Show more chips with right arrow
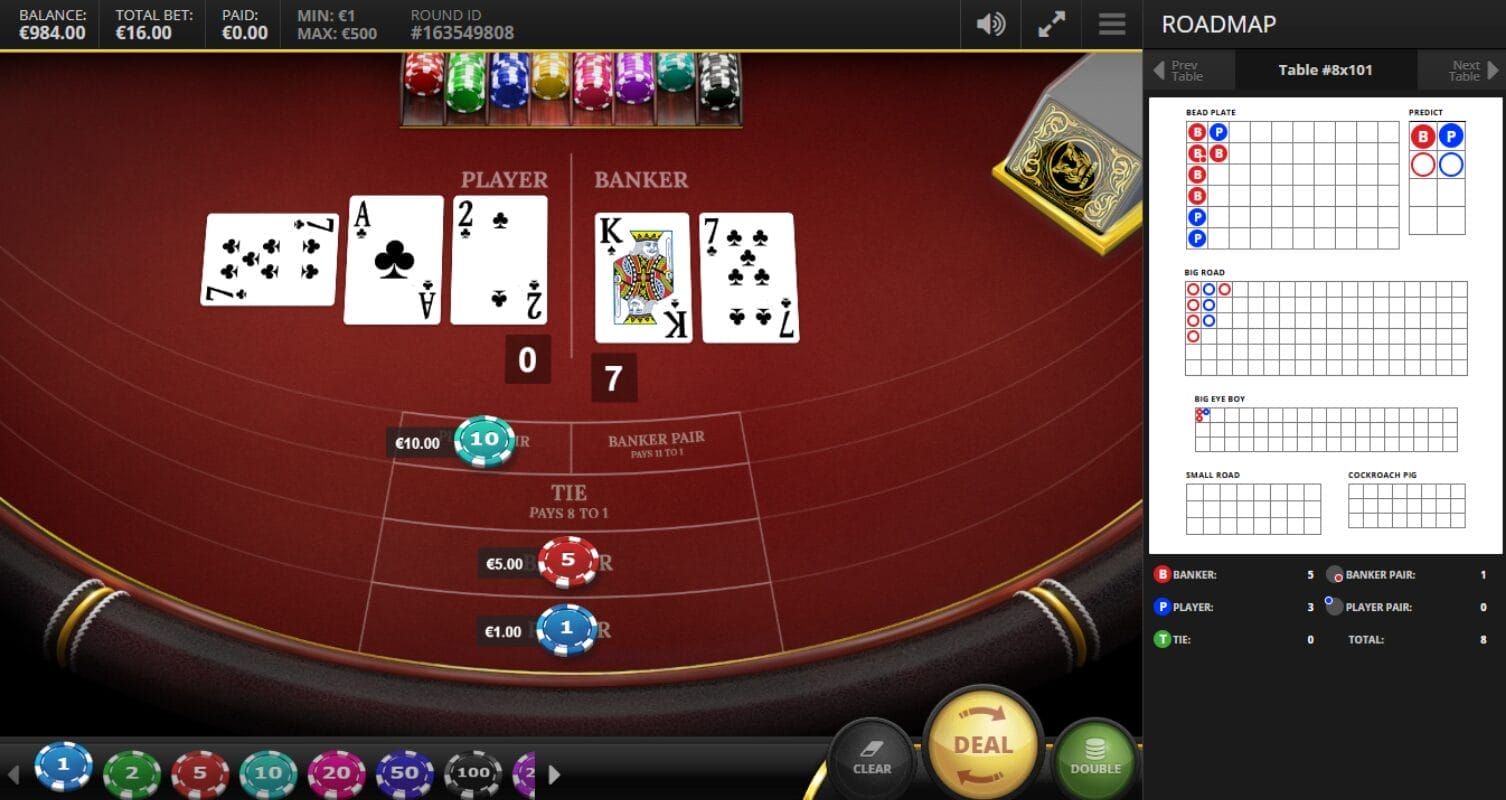 [554, 774]
